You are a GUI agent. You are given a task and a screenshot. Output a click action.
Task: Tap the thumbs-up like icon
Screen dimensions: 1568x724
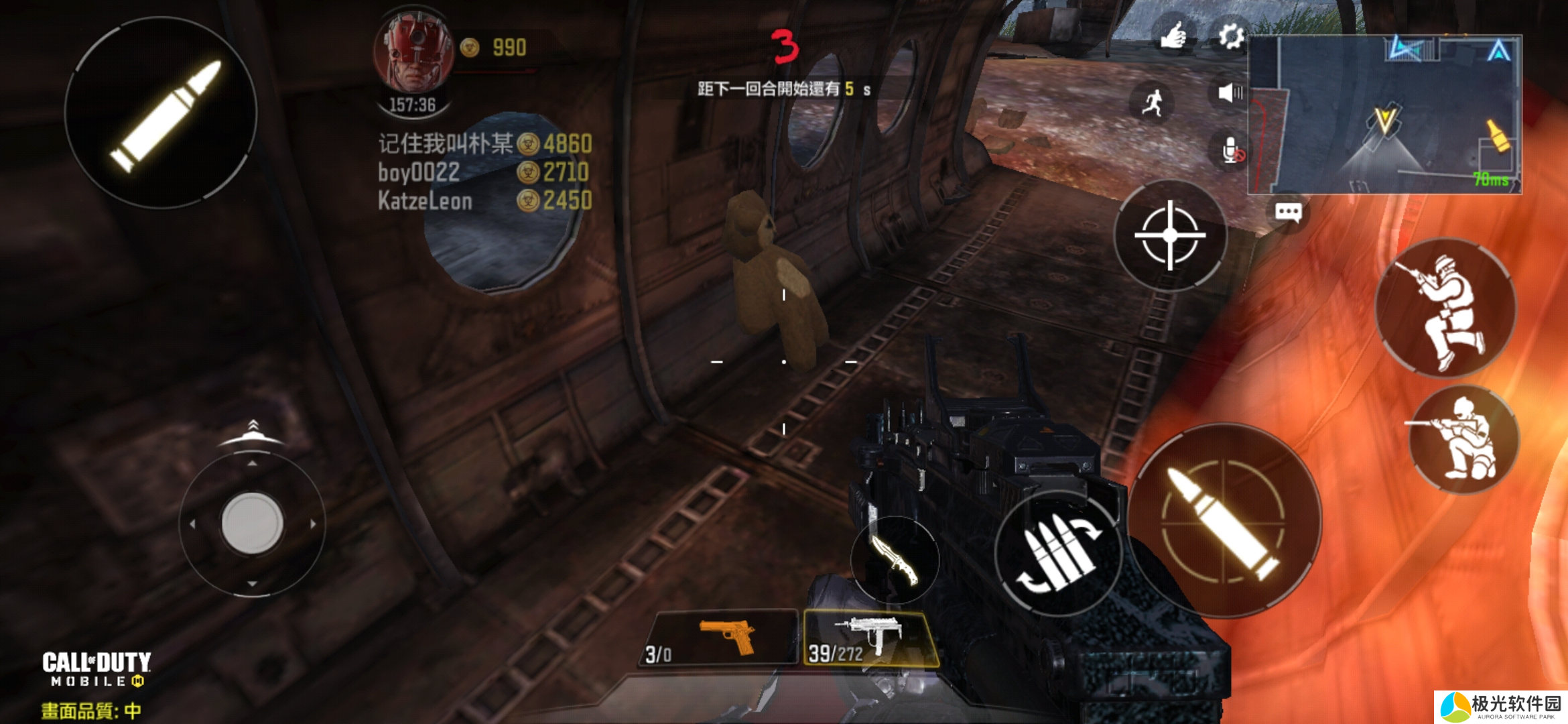[1173, 35]
